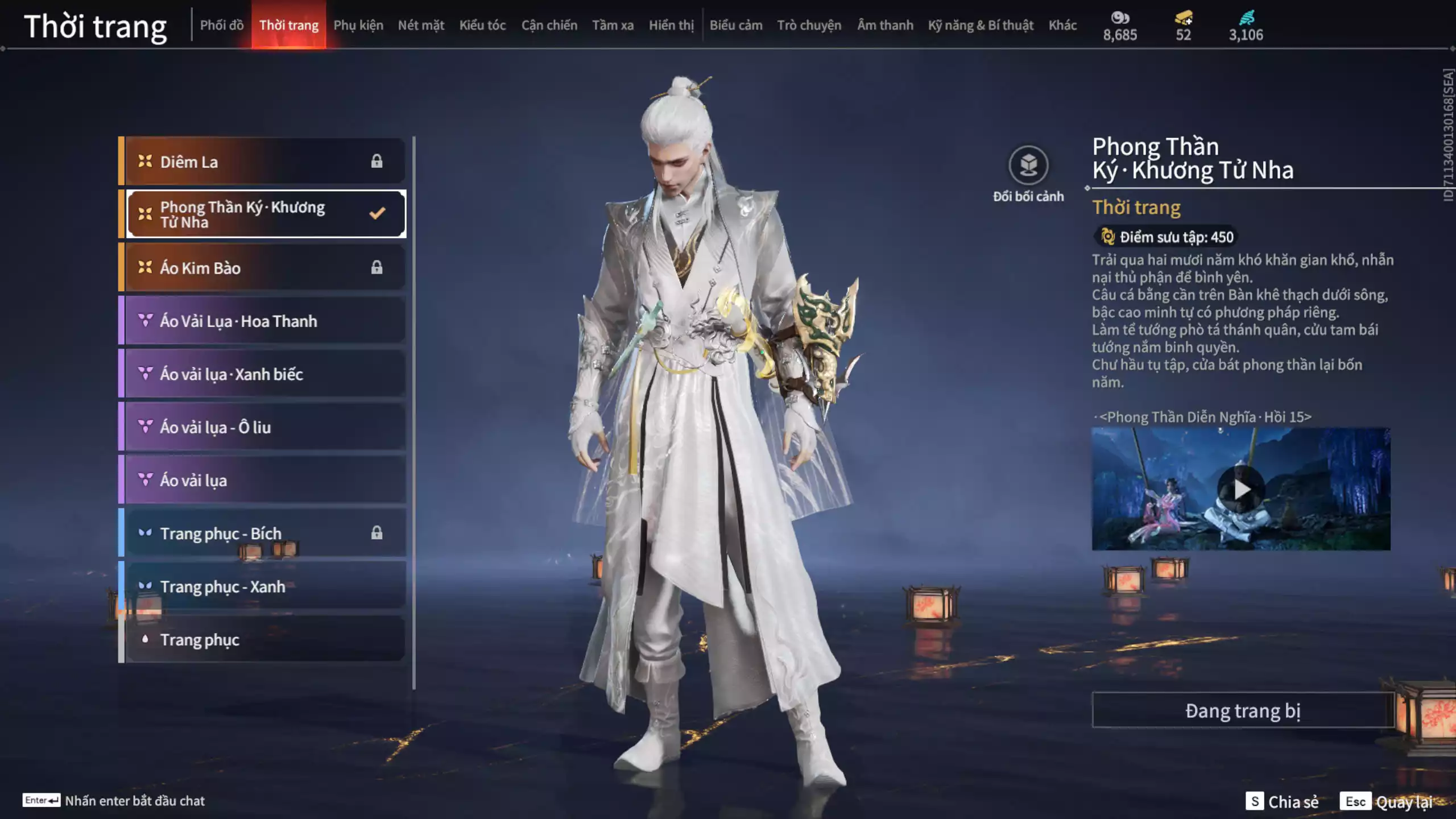Viewport: 1456px width, 819px height.
Task: Click the Đổi bối cảnh background icon
Action: pyautogui.click(x=1028, y=166)
